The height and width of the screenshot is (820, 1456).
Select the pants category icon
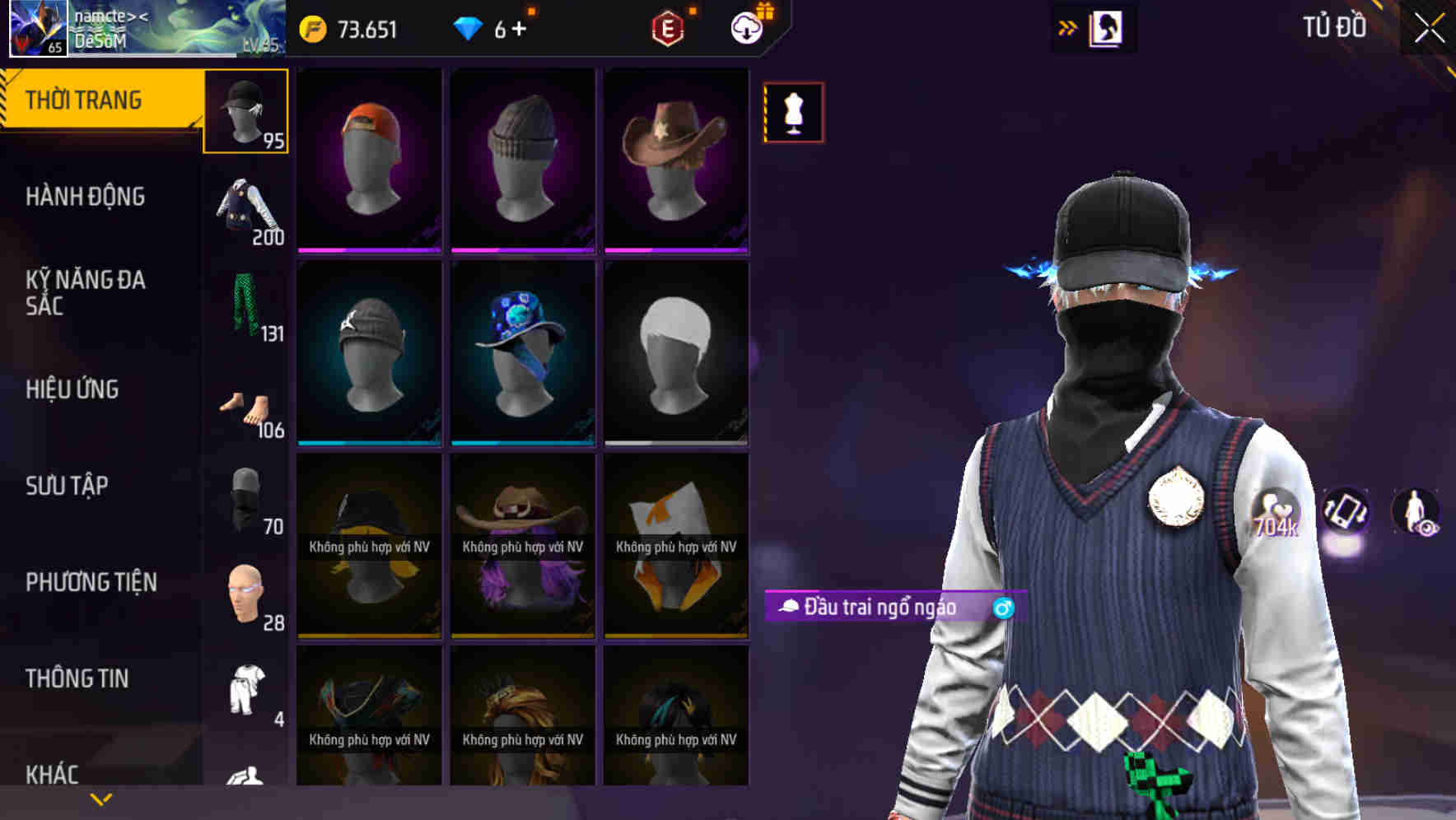(x=246, y=305)
